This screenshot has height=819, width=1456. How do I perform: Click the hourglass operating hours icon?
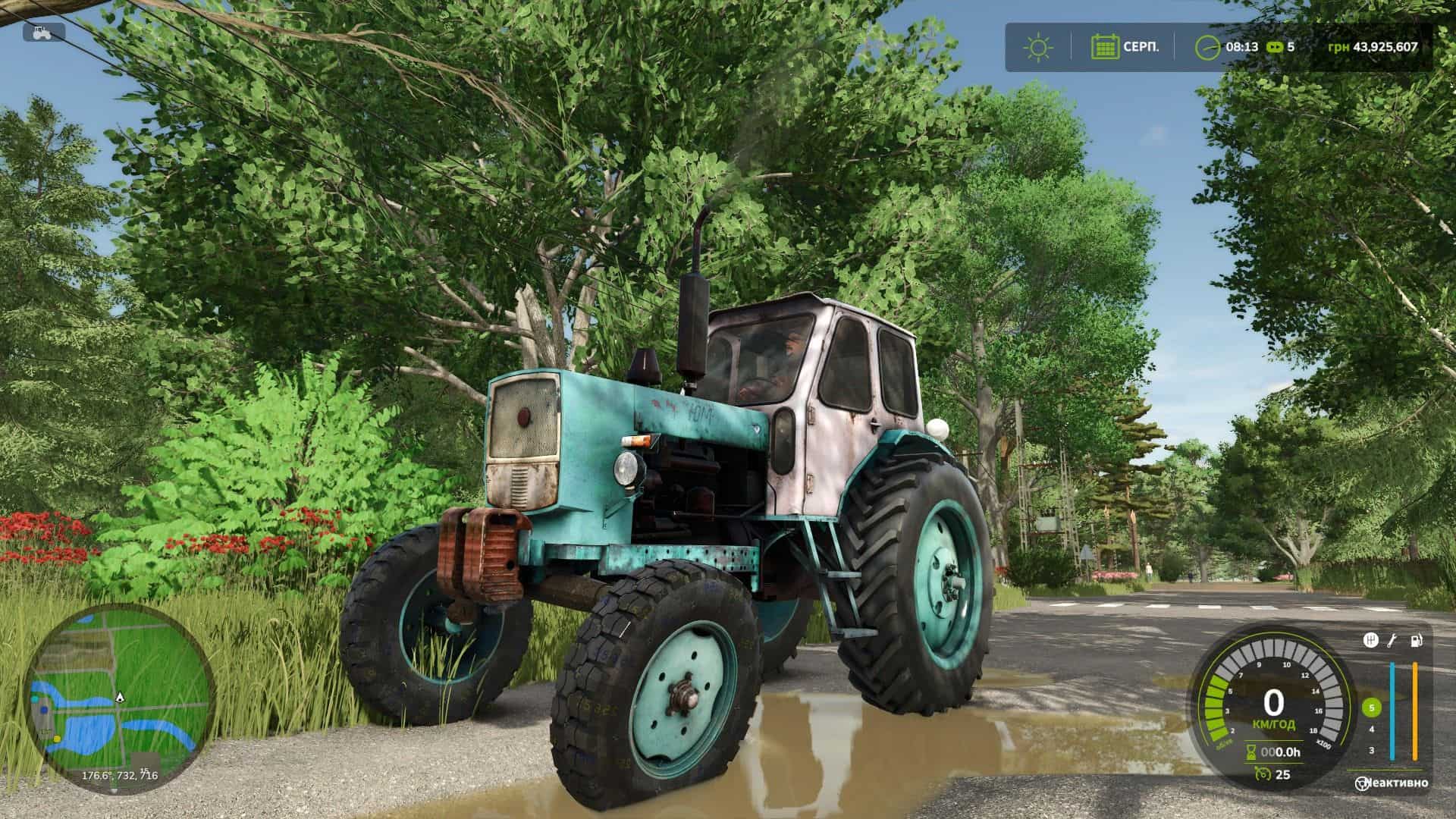1251,752
